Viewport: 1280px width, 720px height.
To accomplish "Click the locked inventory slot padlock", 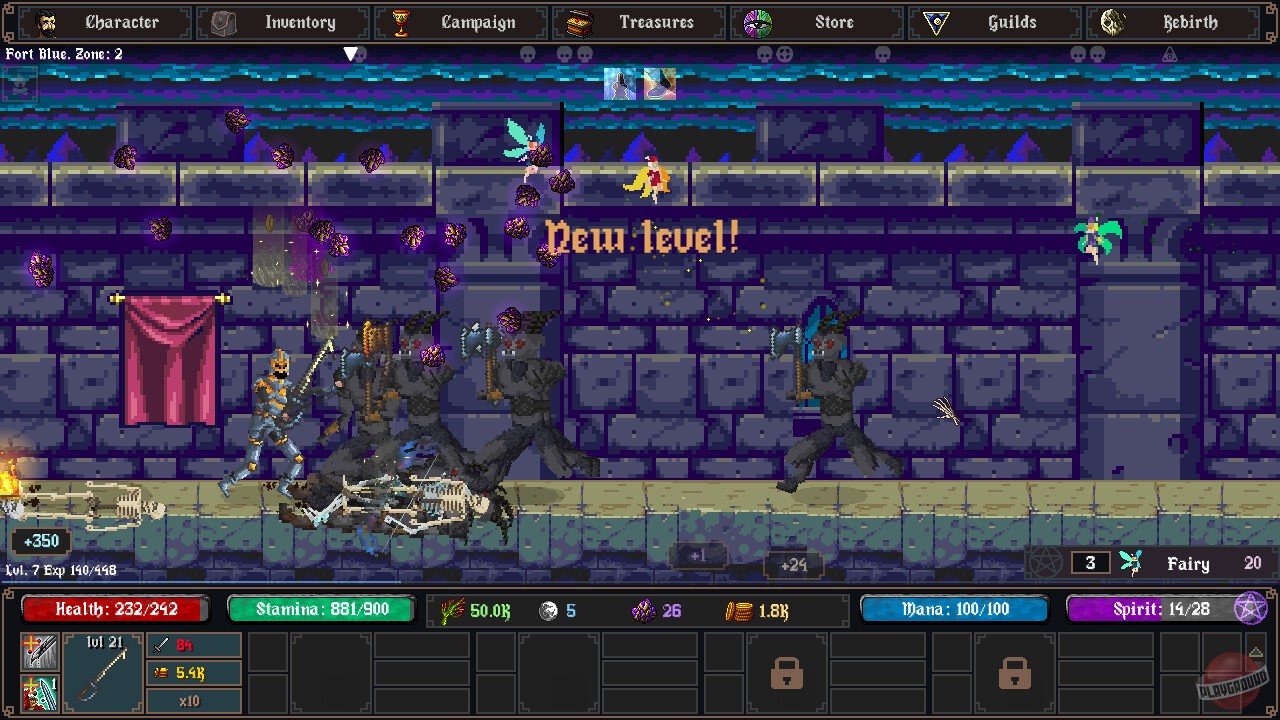I will pos(787,675).
